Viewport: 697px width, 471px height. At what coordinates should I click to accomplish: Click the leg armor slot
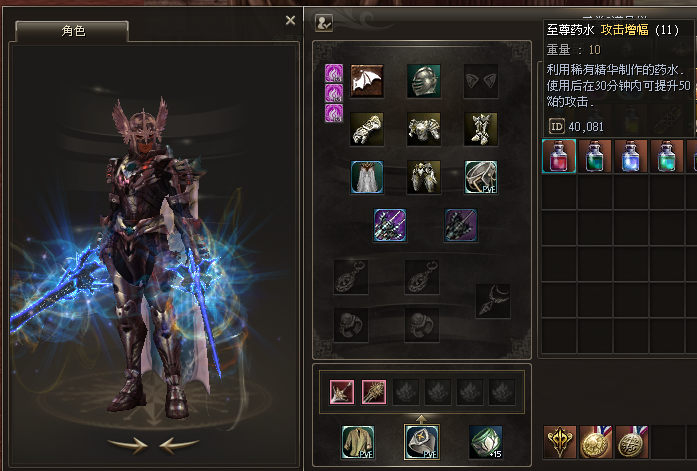pos(424,177)
